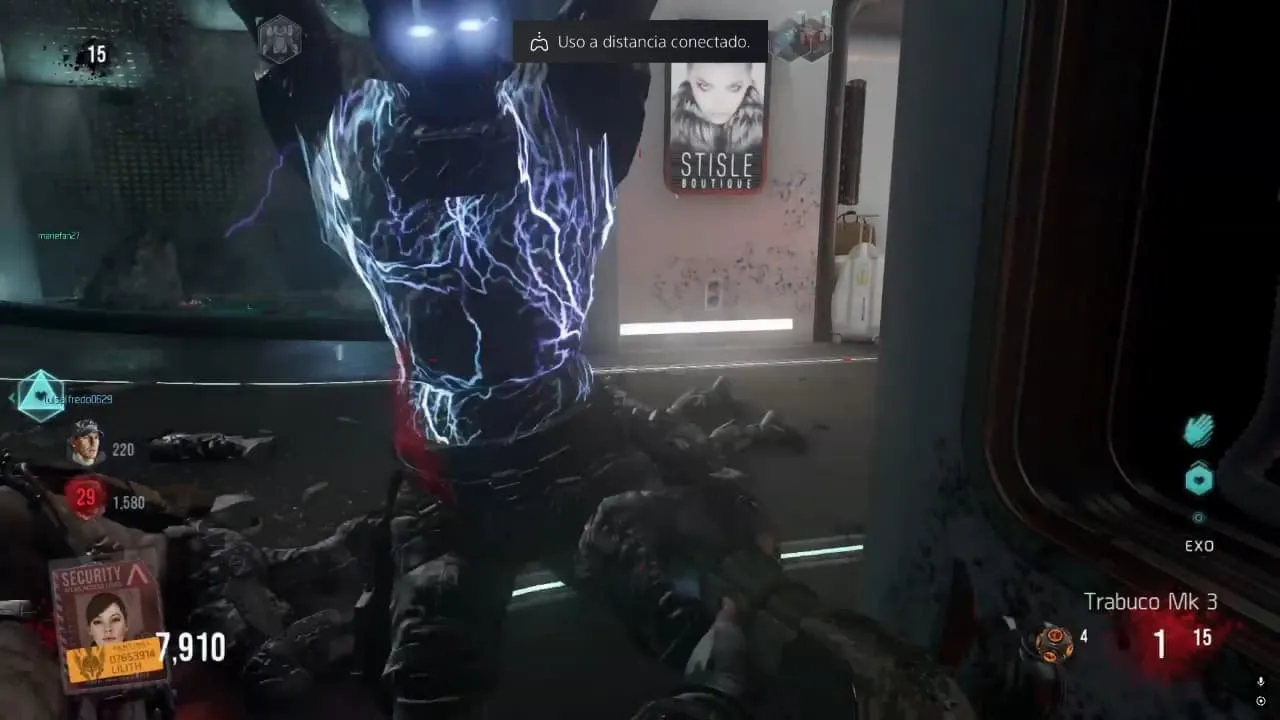This screenshot has width=1280, height=720.
Task: Activate the cyan hand Exo ability icon
Action: [x=1198, y=432]
